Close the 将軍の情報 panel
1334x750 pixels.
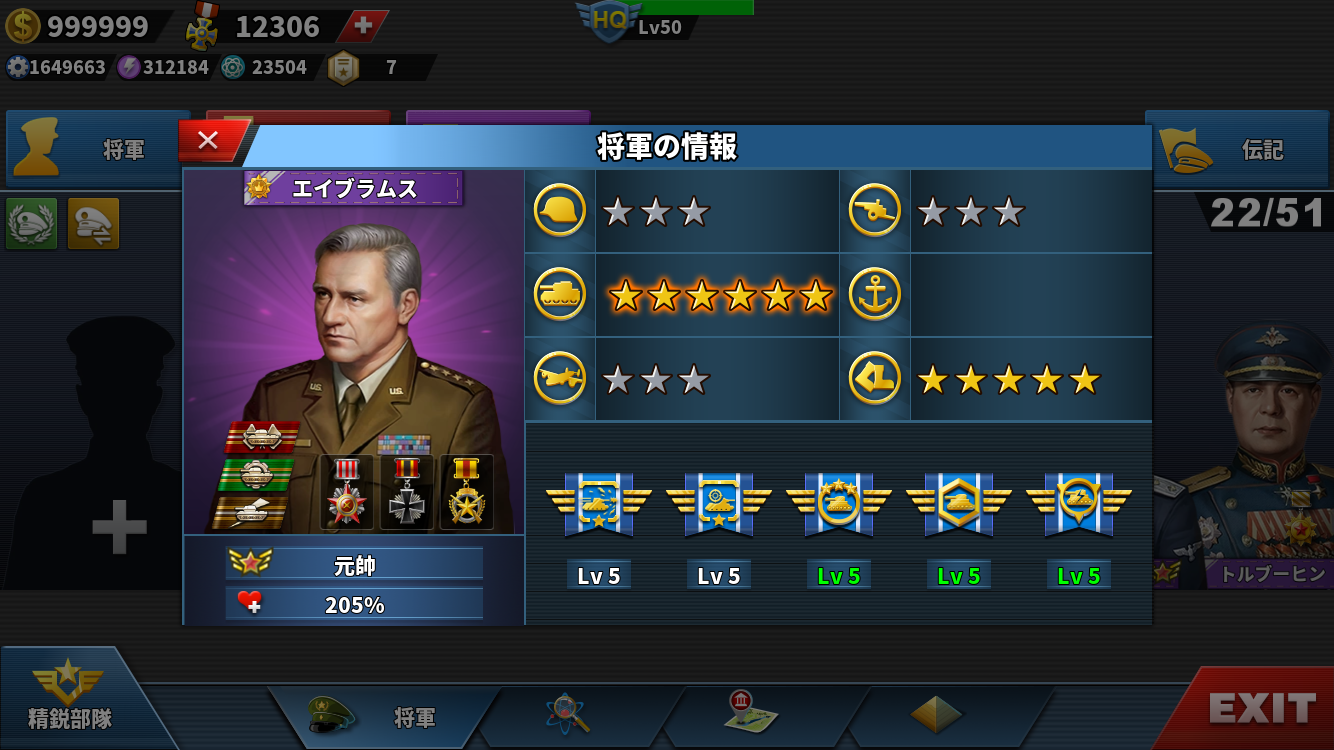point(208,141)
